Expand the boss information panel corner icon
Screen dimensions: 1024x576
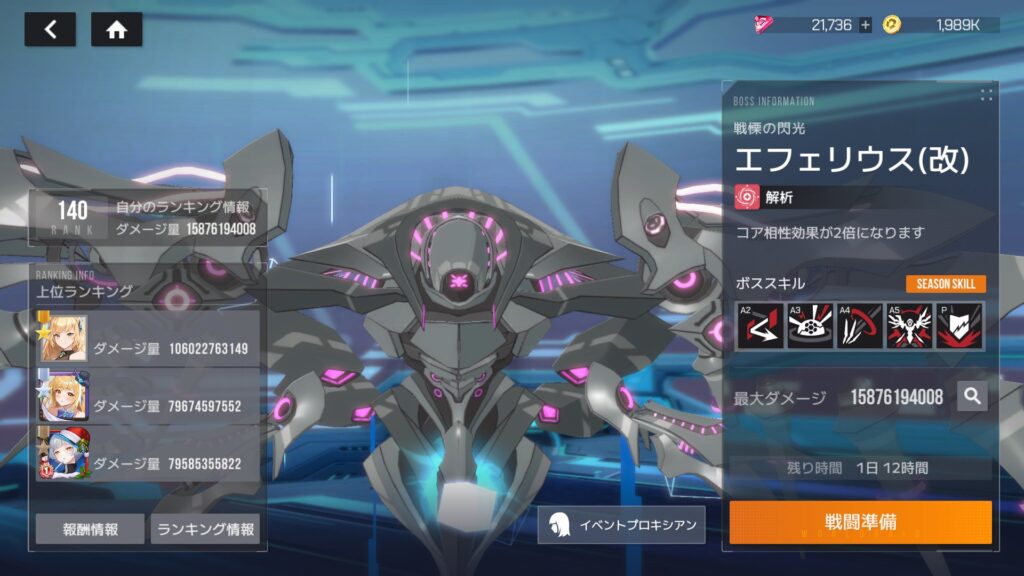coord(986,95)
